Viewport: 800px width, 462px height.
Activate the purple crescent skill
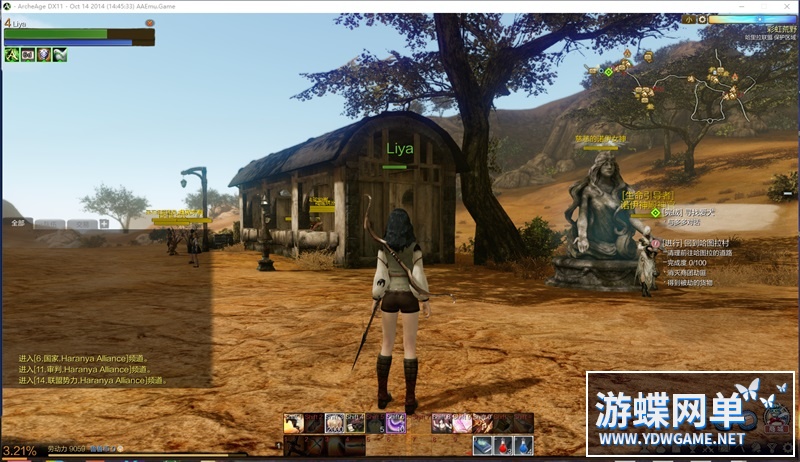tap(396, 423)
